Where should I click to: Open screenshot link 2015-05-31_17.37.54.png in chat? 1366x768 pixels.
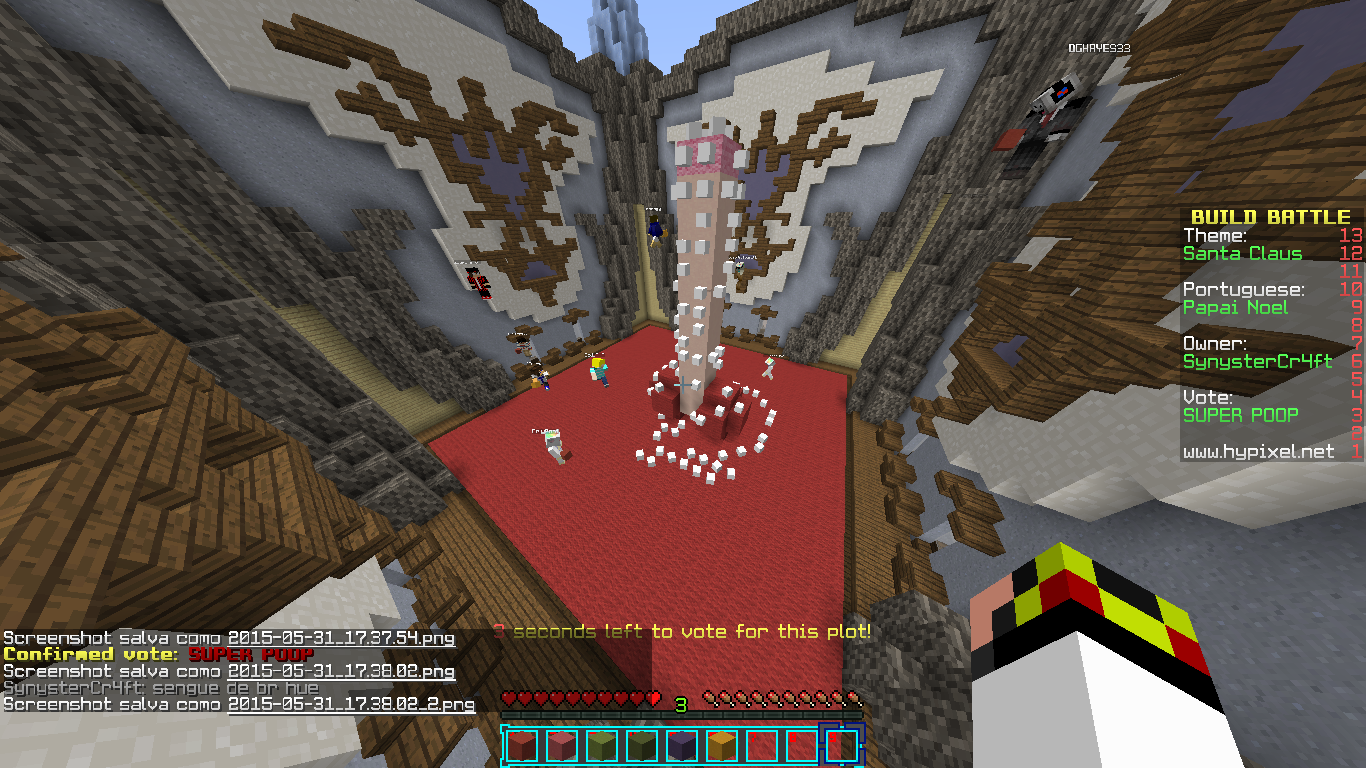(x=341, y=638)
